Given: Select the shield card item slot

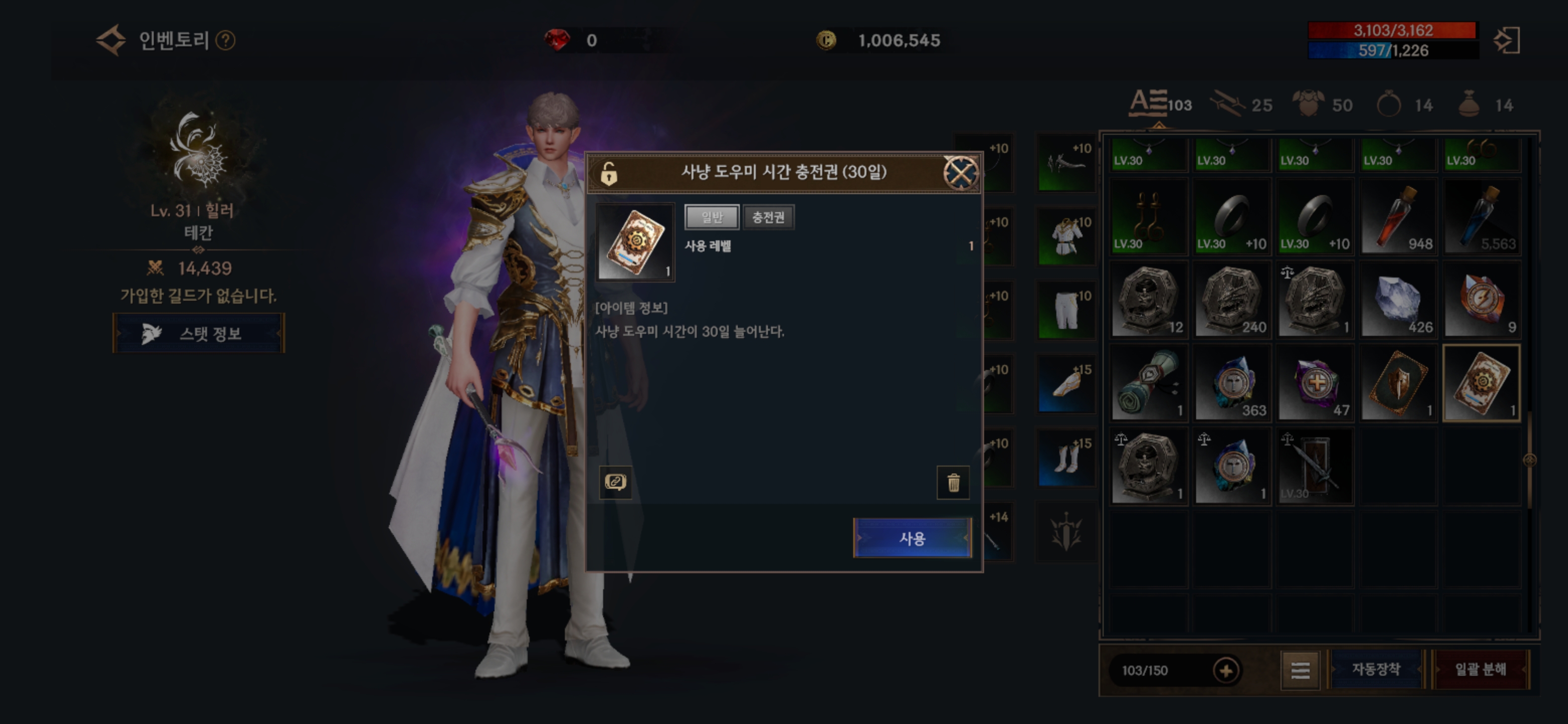Looking at the screenshot, I should tap(1398, 384).
